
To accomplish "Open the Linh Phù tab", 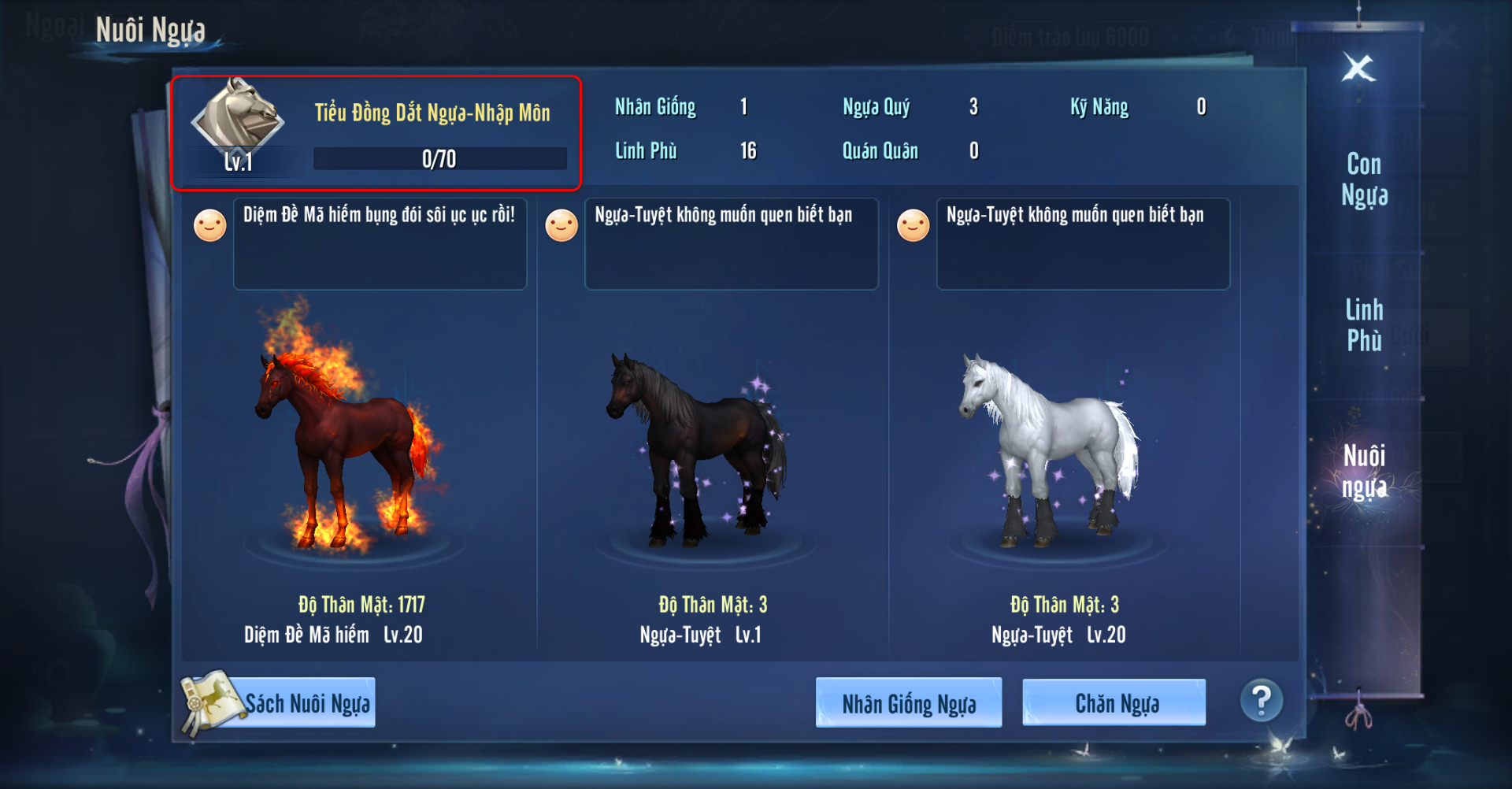I will tap(1364, 324).
